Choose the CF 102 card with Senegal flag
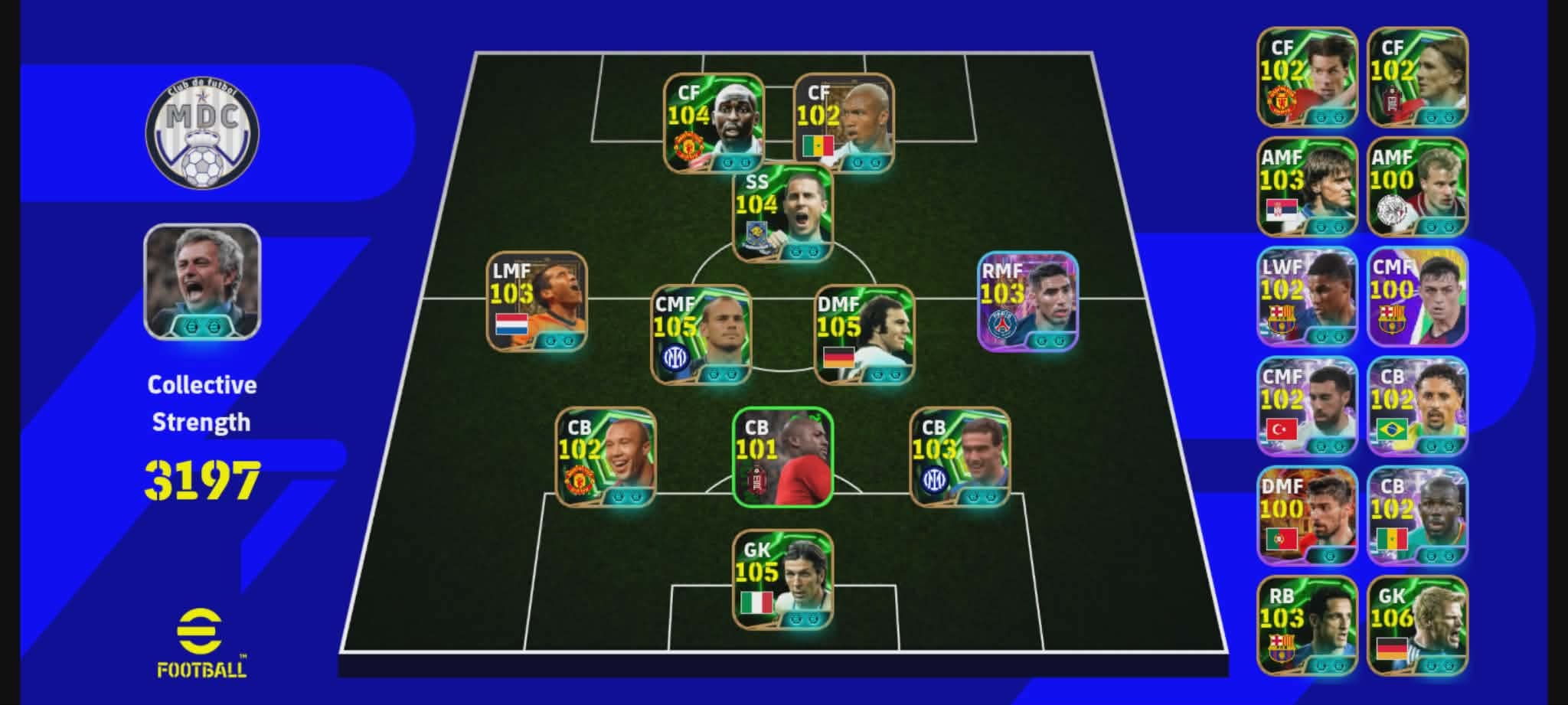Image resolution: width=1568 pixels, height=705 pixels. click(x=844, y=122)
